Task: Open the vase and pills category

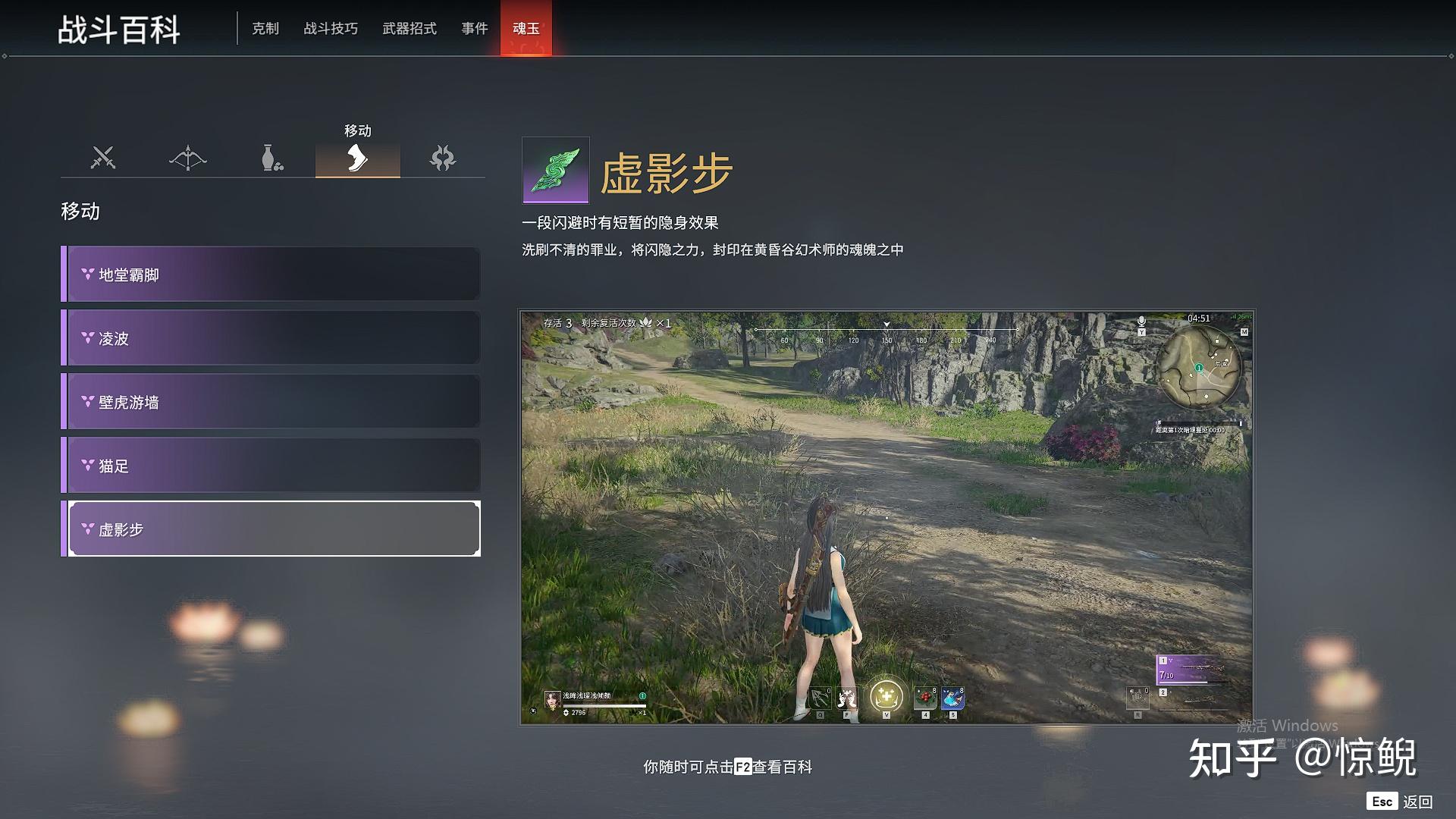Action: (272, 158)
